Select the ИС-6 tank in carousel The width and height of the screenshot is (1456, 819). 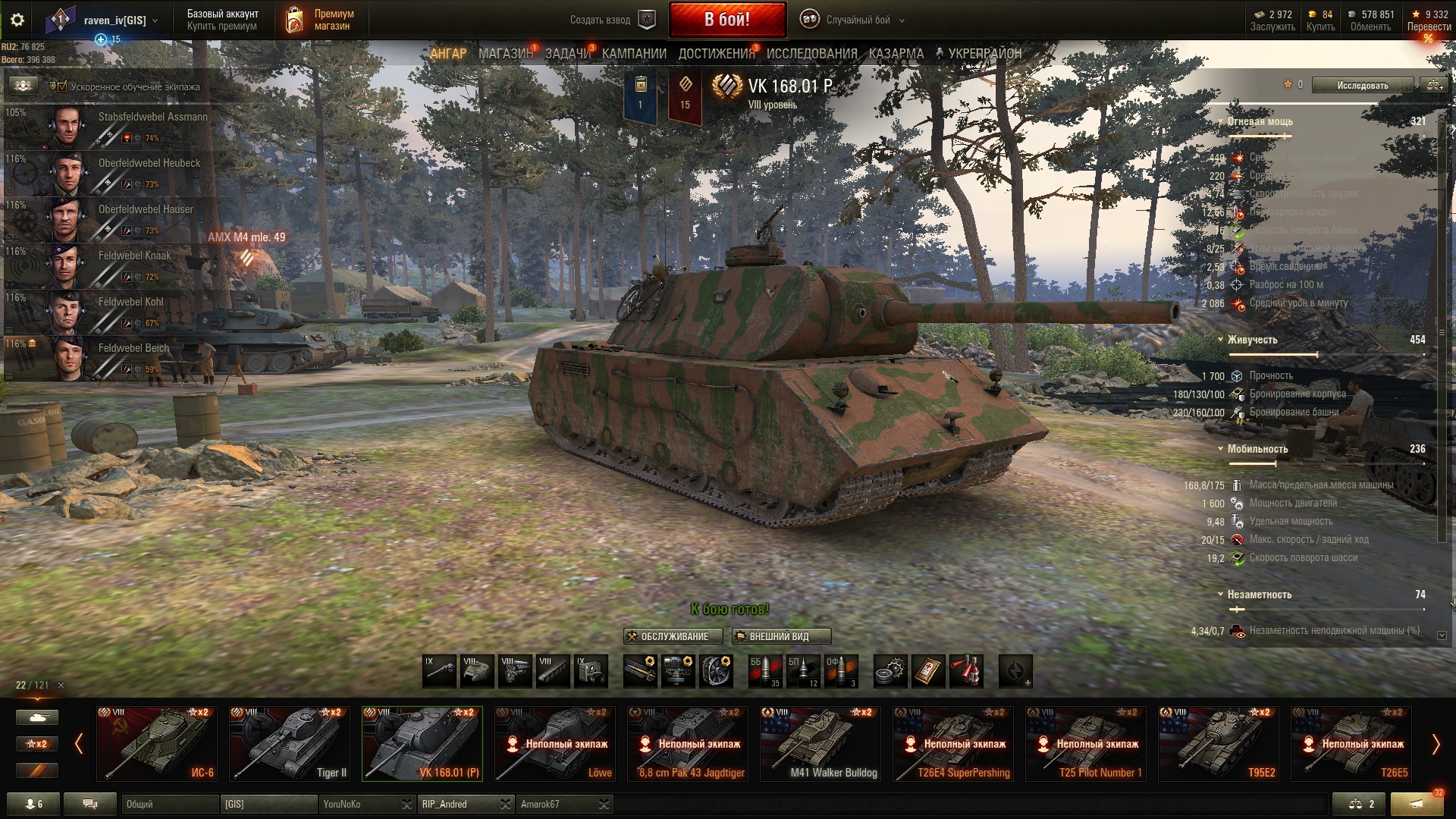[157, 744]
